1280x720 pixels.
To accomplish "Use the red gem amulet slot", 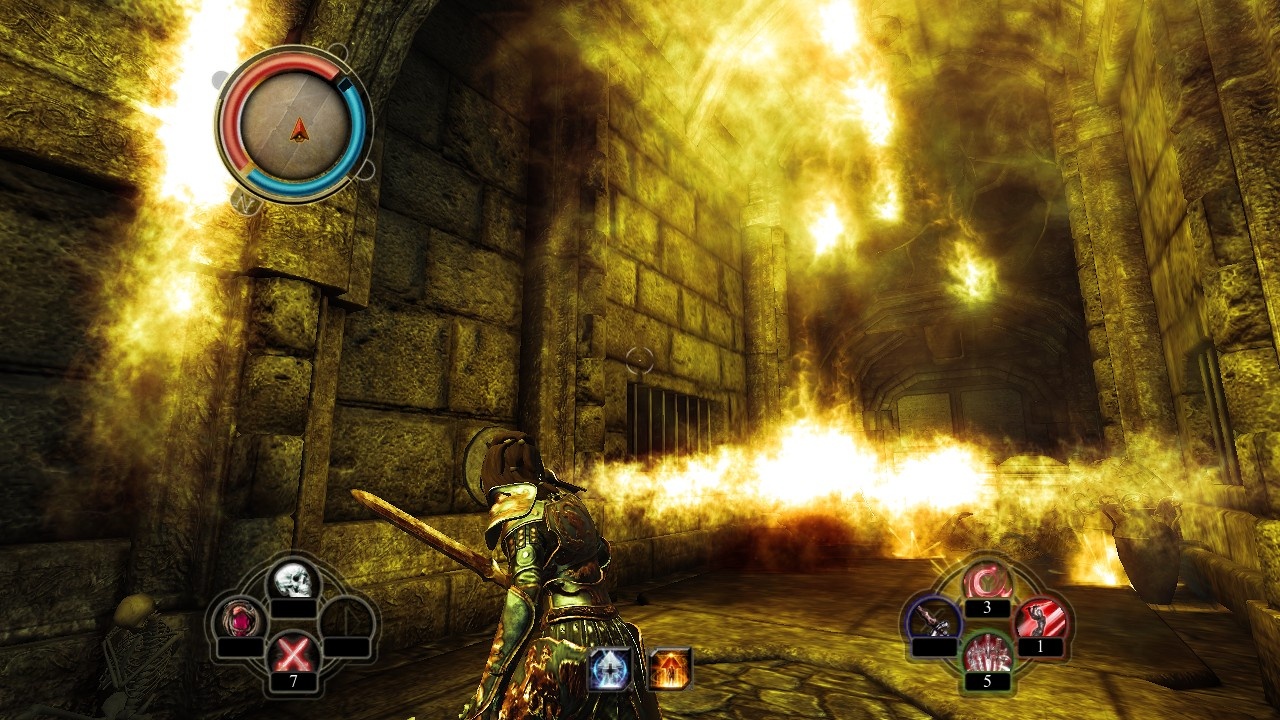I will (x=242, y=619).
